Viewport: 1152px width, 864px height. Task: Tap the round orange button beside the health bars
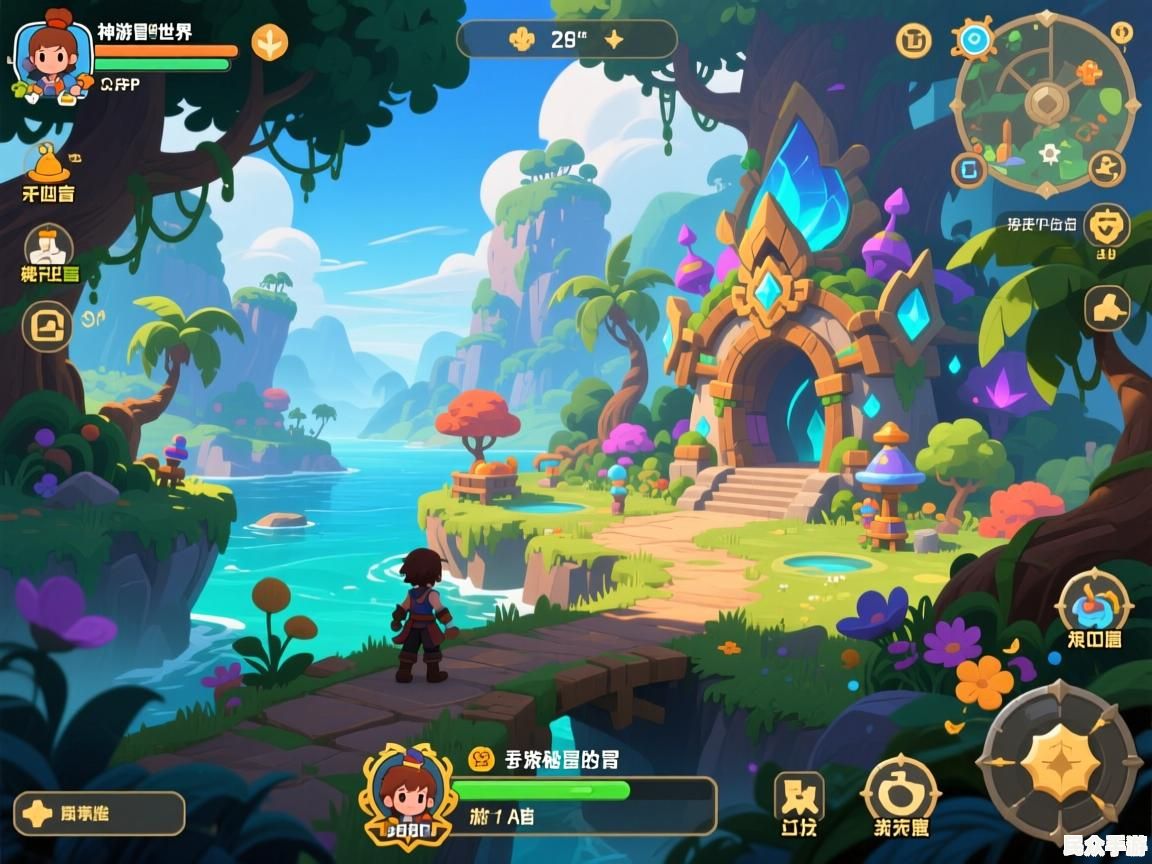[x=269, y=42]
